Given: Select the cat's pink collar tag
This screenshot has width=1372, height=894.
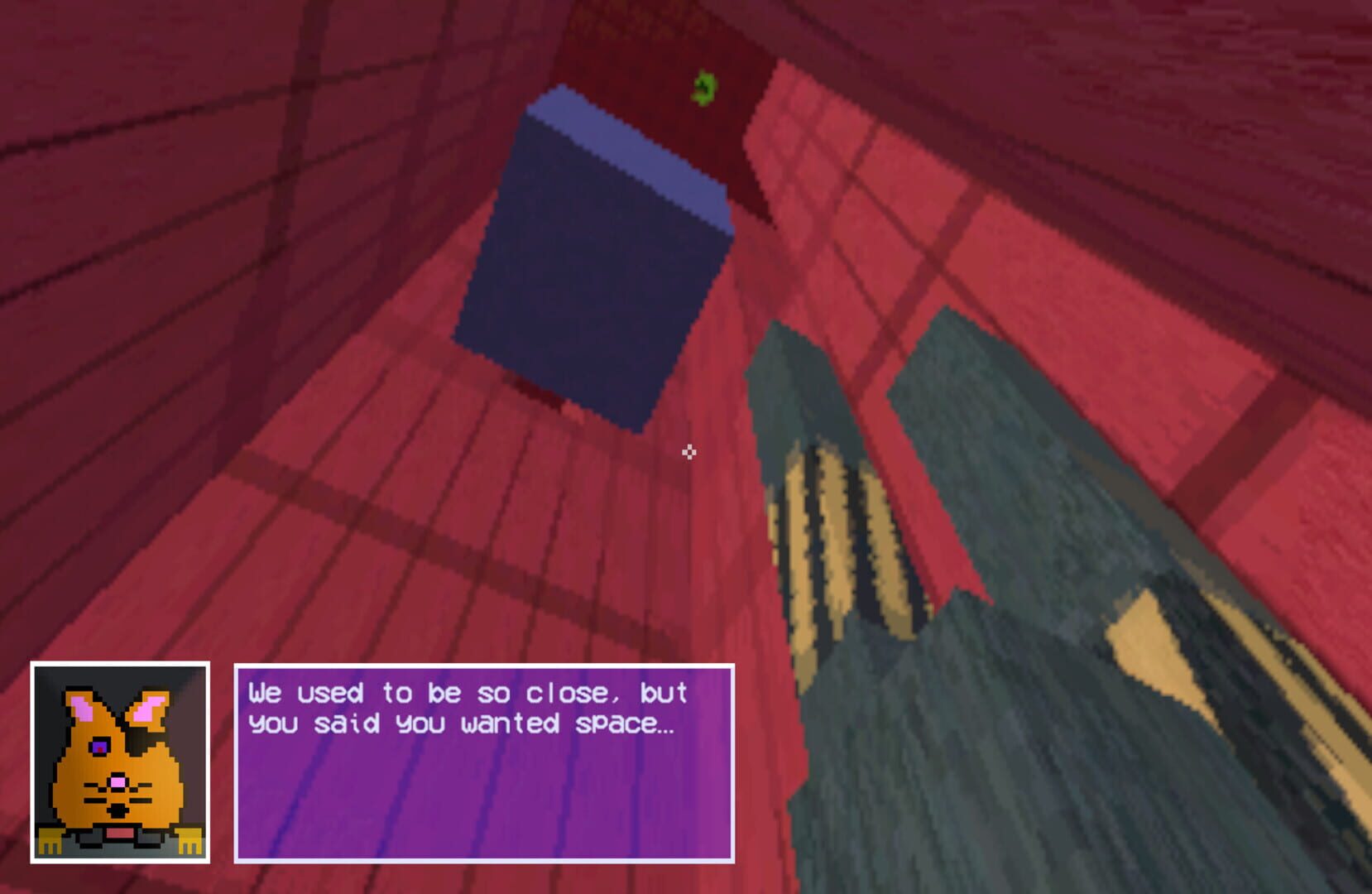Looking at the screenshot, I should pos(119,833).
